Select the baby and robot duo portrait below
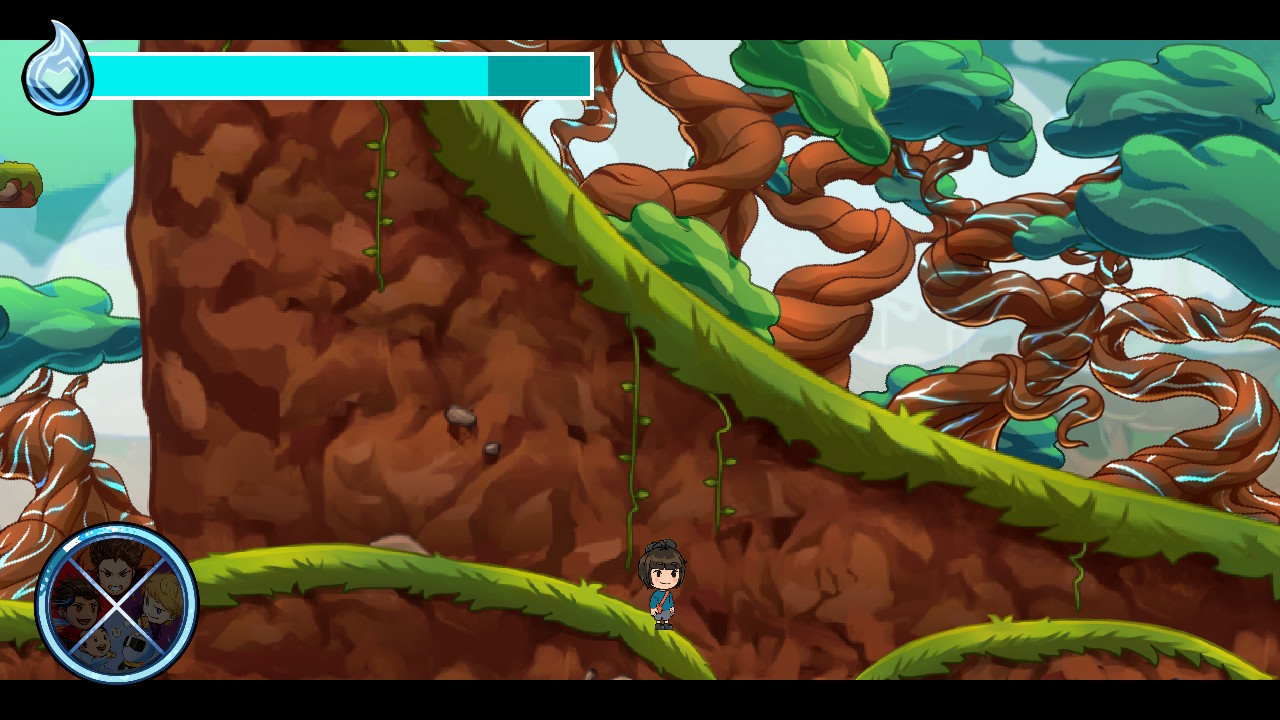 tap(117, 650)
